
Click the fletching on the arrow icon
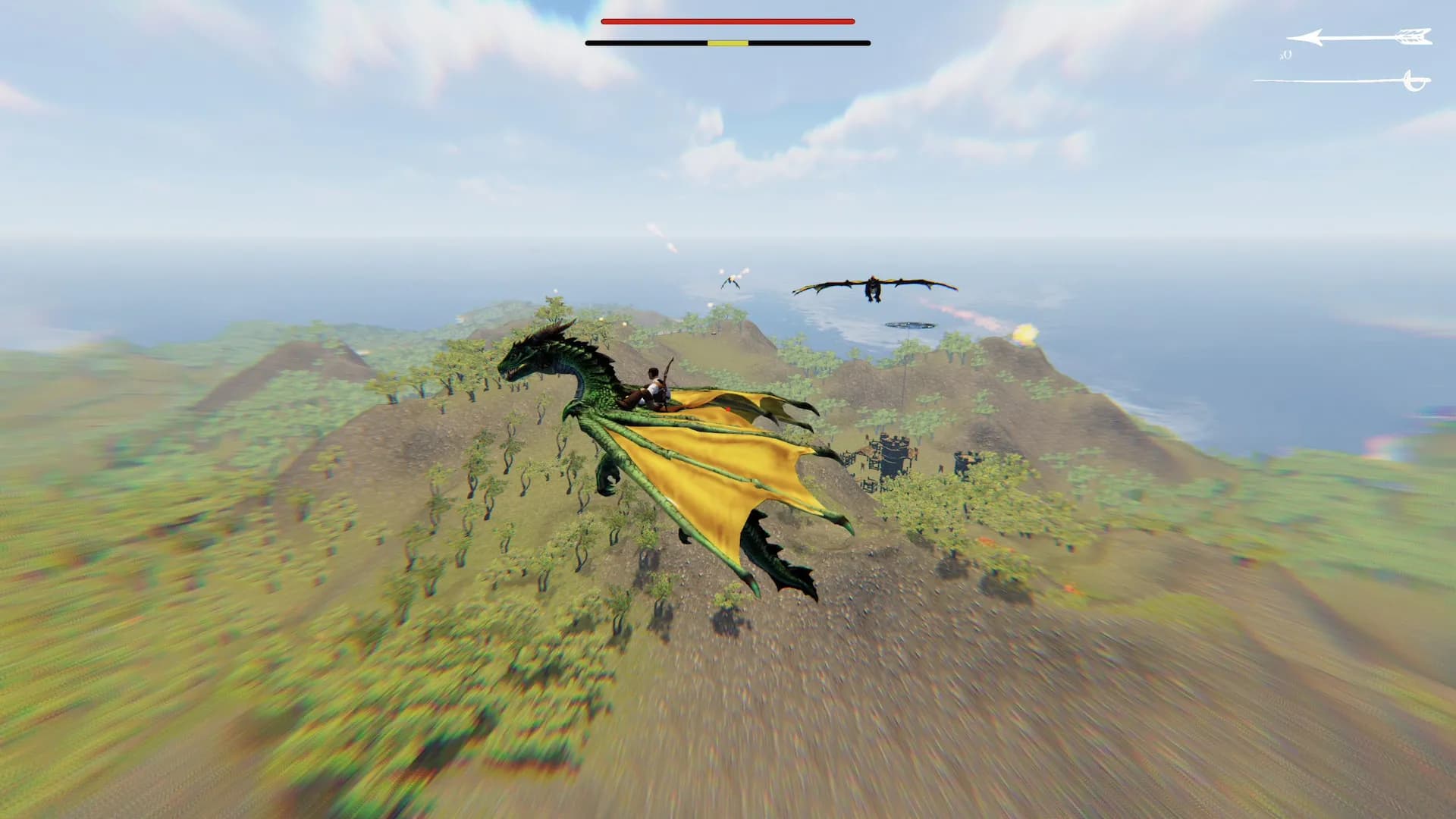click(x=1412, y=36)
